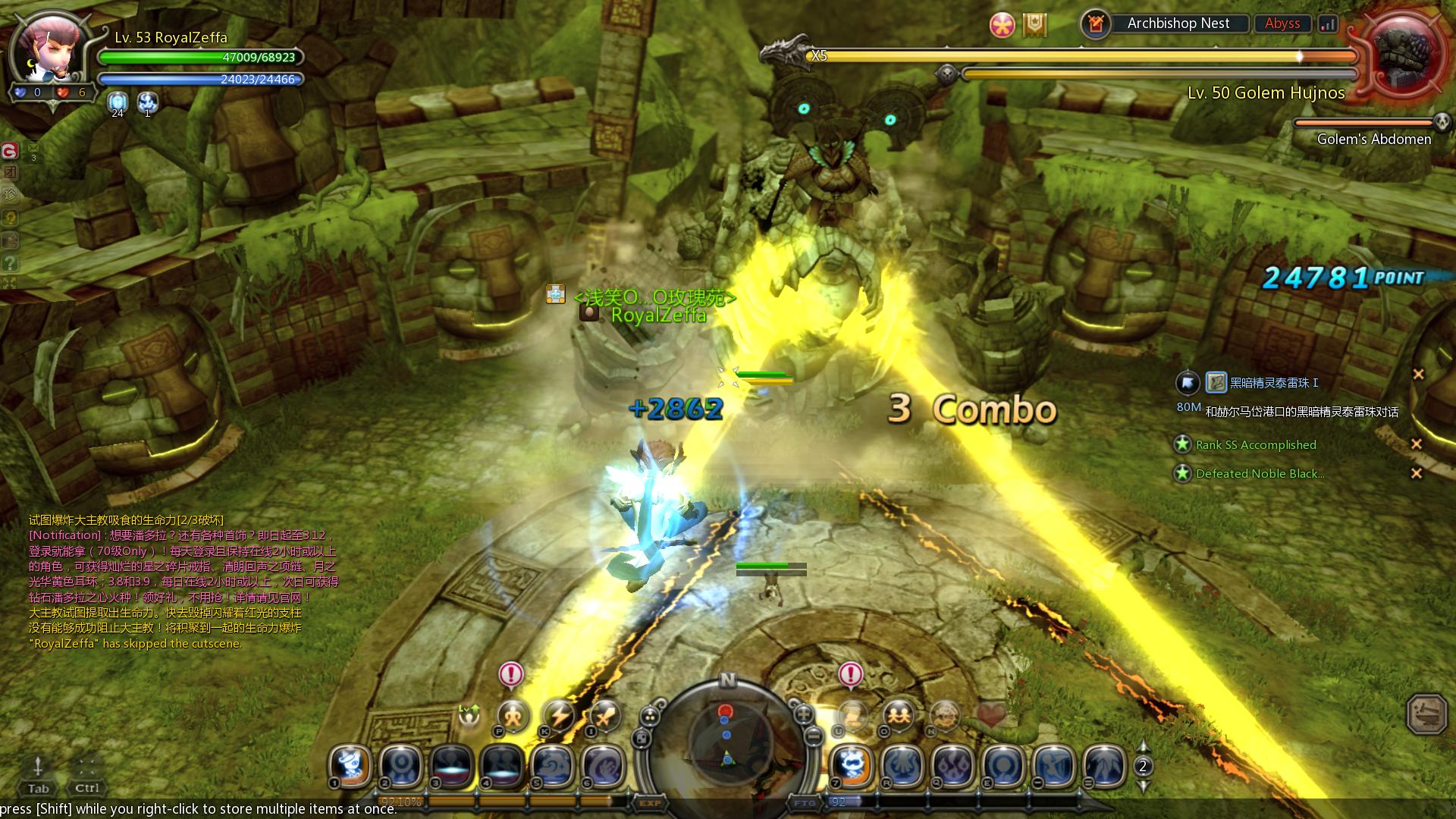
Task: Click the circular minimap
Action: 727,739
